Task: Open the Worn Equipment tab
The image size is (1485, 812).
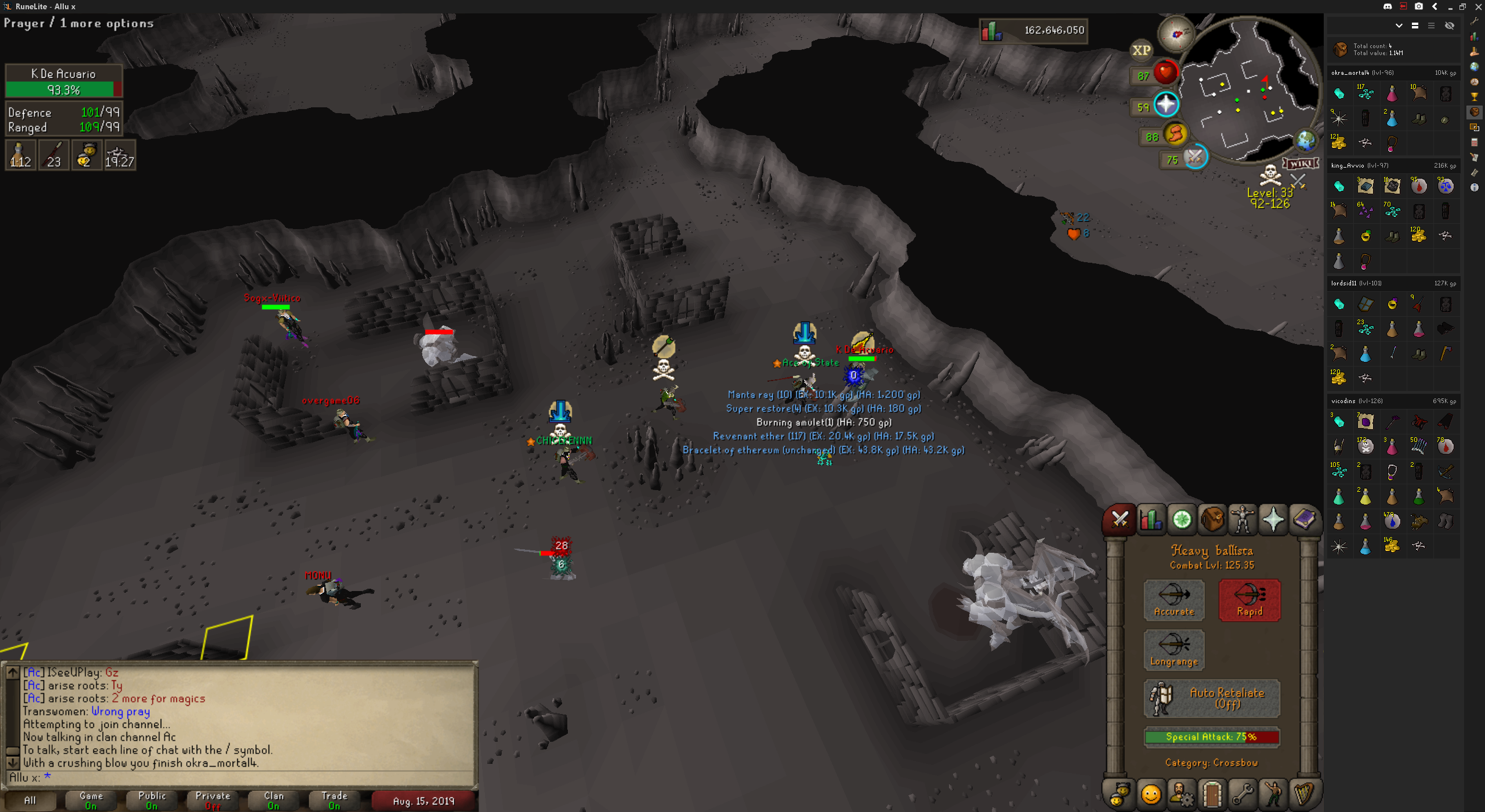Action: [1243, 519]
